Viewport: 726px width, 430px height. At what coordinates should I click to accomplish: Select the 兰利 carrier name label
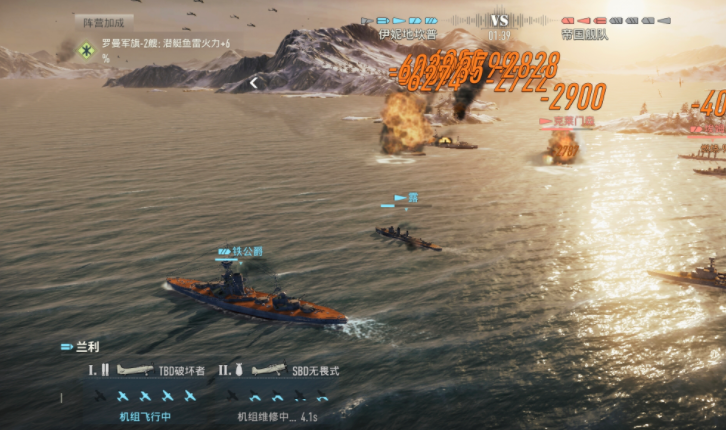tap(86, 347)
